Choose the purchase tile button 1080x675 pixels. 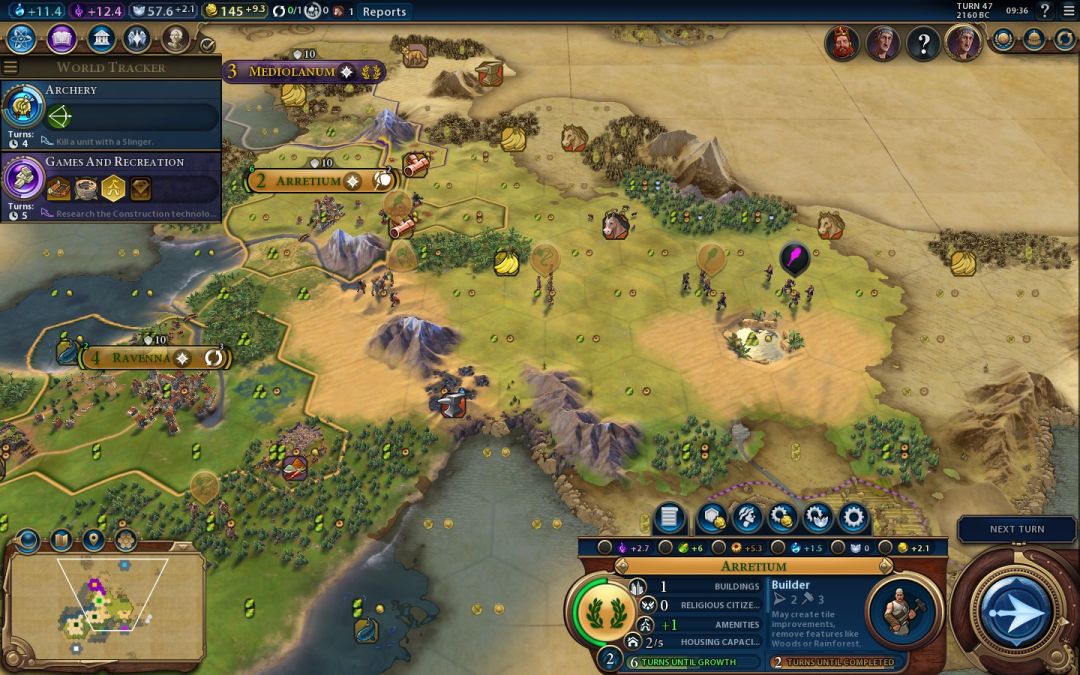713,518
